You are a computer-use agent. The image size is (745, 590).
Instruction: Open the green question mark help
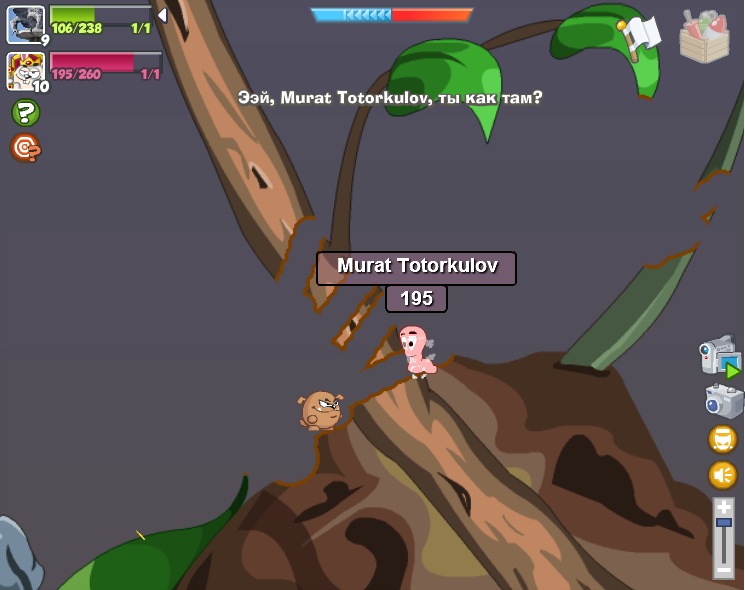25,113
